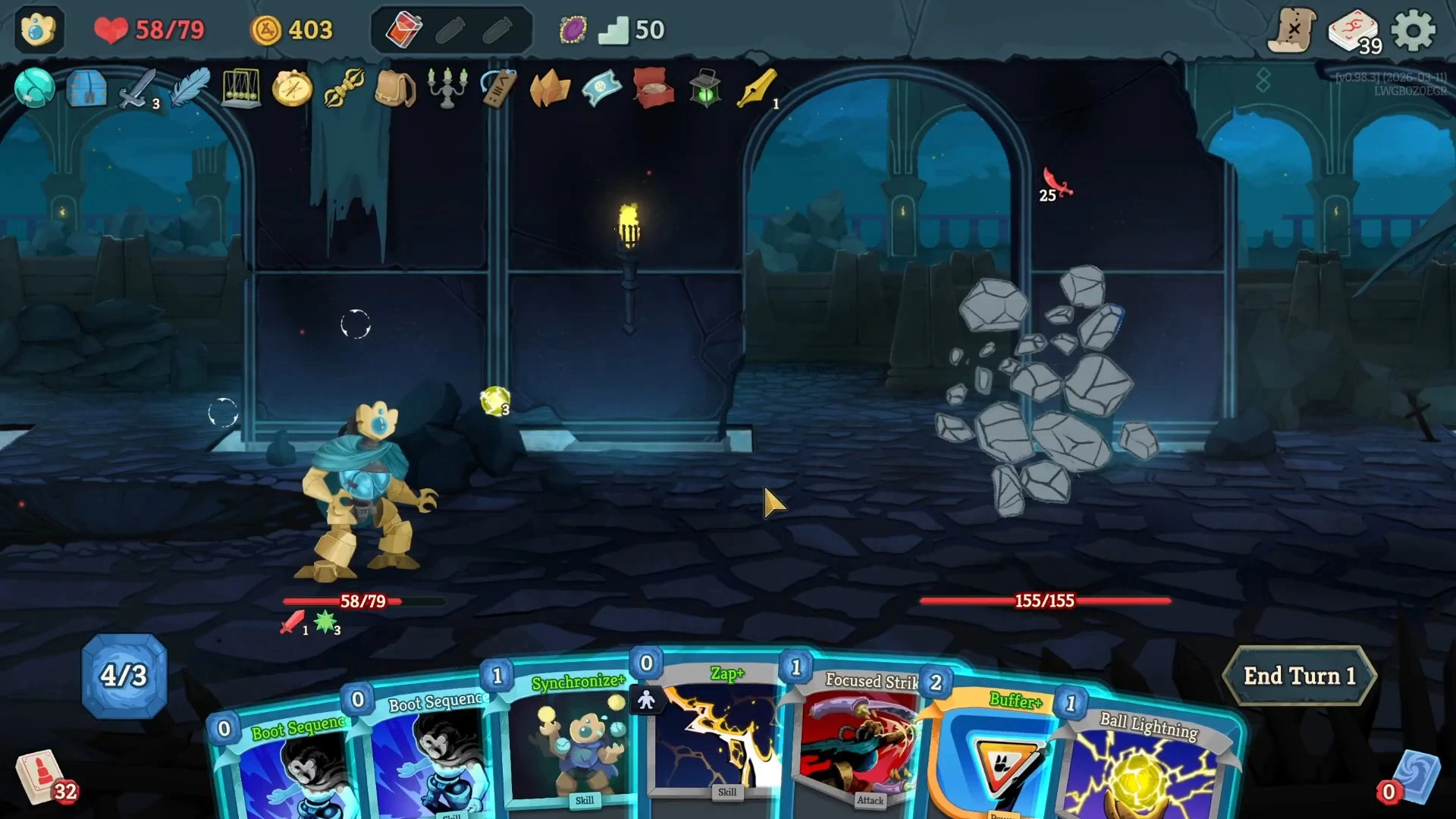Click the sword relic with counter 3
The image size is (1456, 819).
[x=136, y=89]
